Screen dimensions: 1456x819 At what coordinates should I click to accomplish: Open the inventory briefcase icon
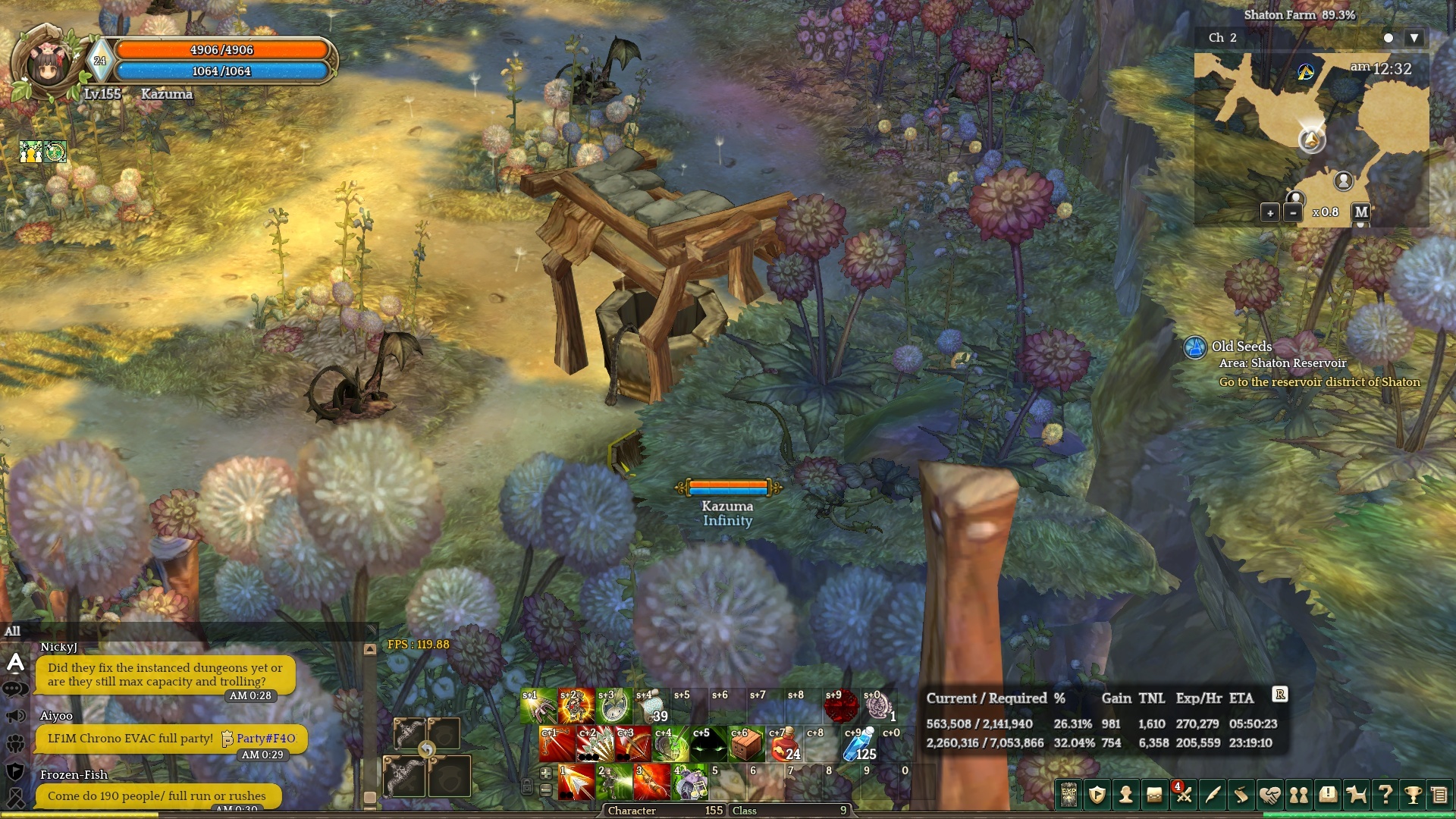pos(1154,795)
